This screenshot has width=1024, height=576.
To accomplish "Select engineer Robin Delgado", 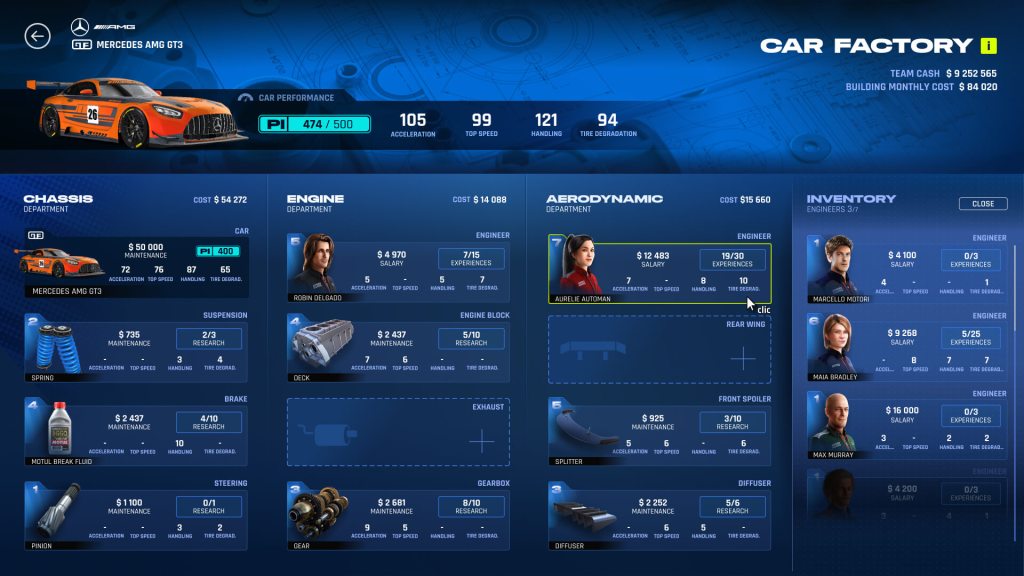I will tap(398, 266).
